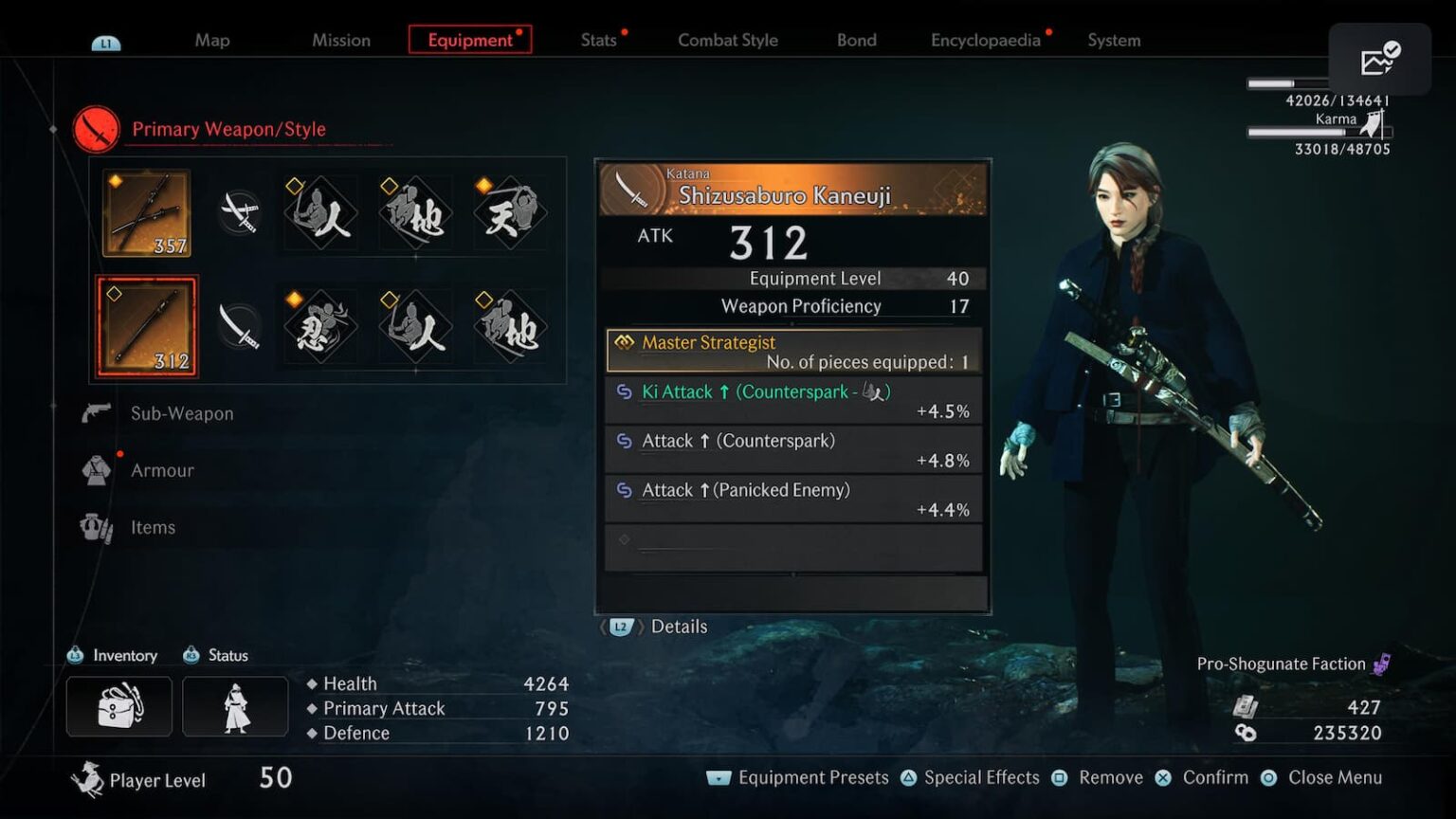Expand weapon Details with the L2 row
Viewport: 1456px width, 819px height.
coord(654,627)
